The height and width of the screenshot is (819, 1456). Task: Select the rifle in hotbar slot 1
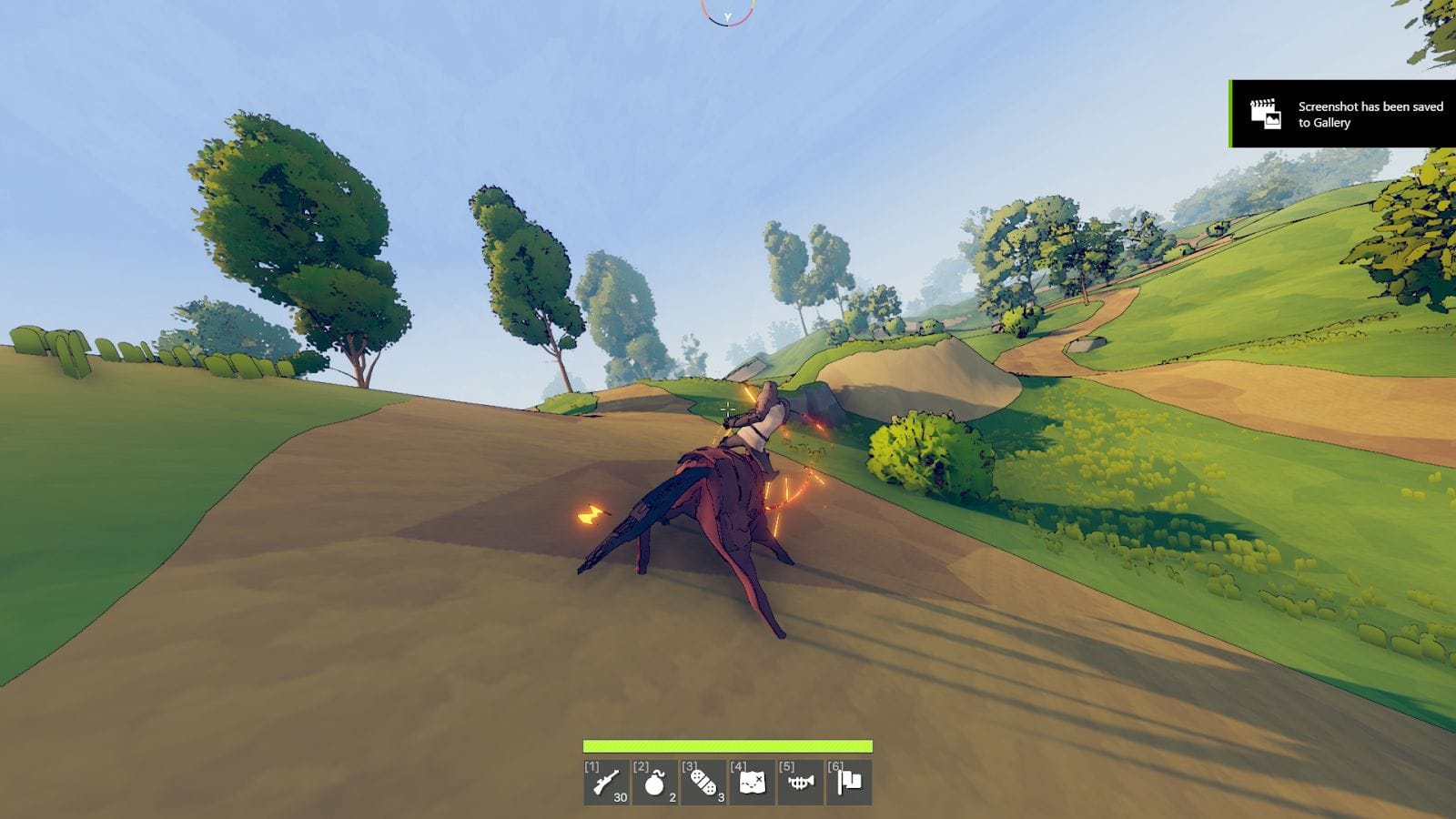coord(607,783)
